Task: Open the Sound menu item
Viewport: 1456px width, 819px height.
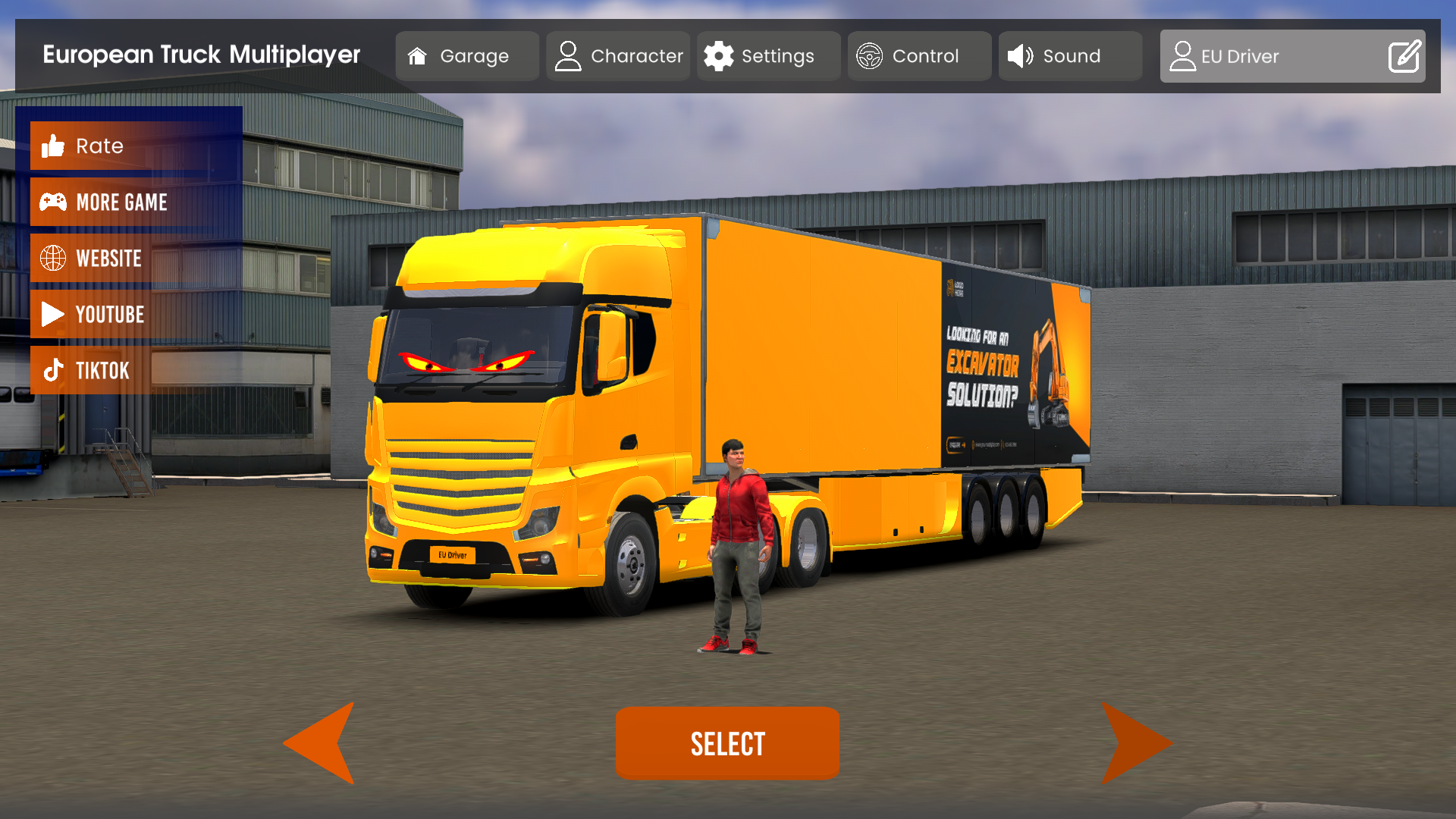Action: click(1070, 55)
